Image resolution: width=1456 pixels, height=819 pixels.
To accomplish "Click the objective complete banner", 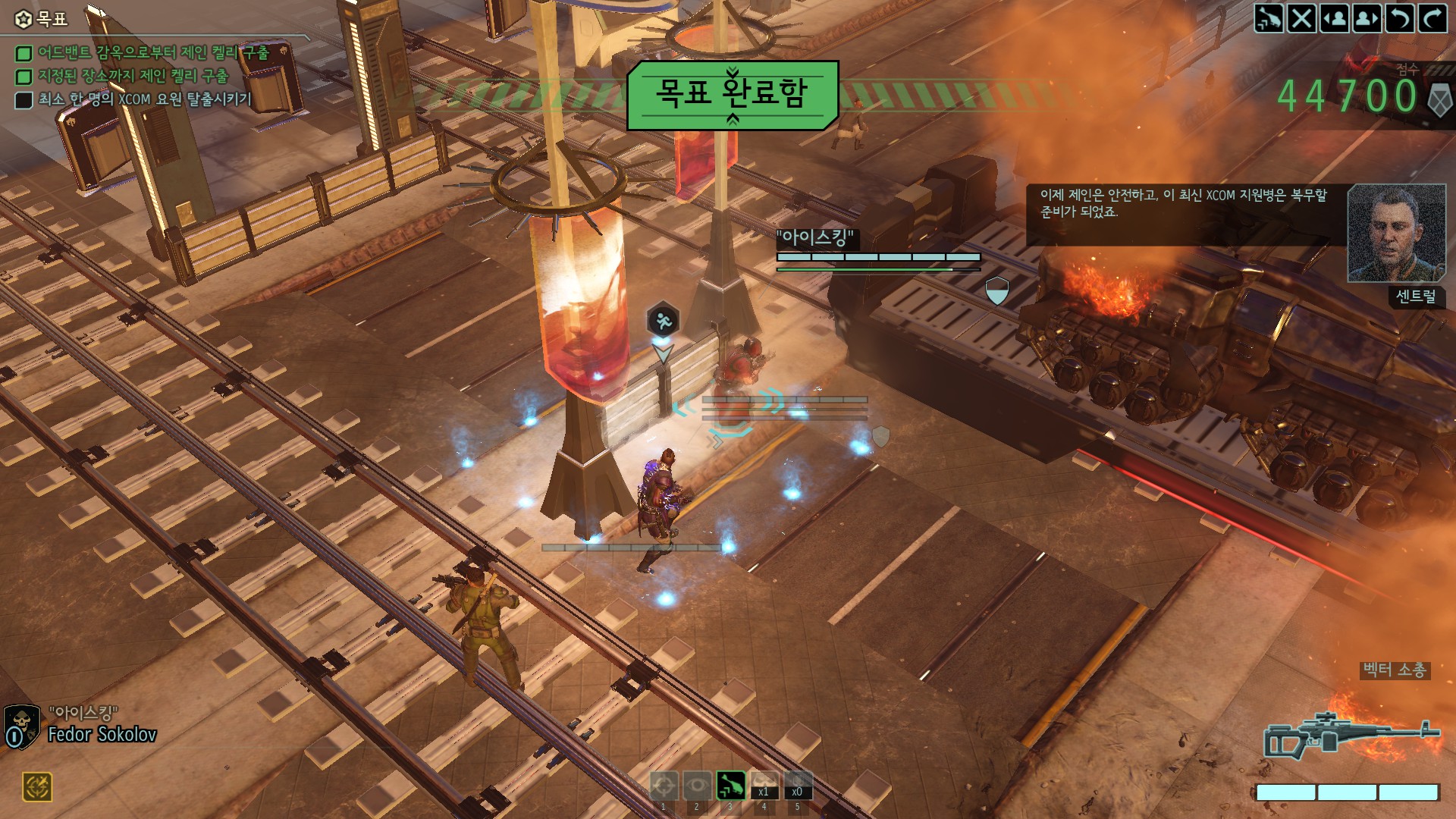I will pyautogui.click(x=732, y=95).
